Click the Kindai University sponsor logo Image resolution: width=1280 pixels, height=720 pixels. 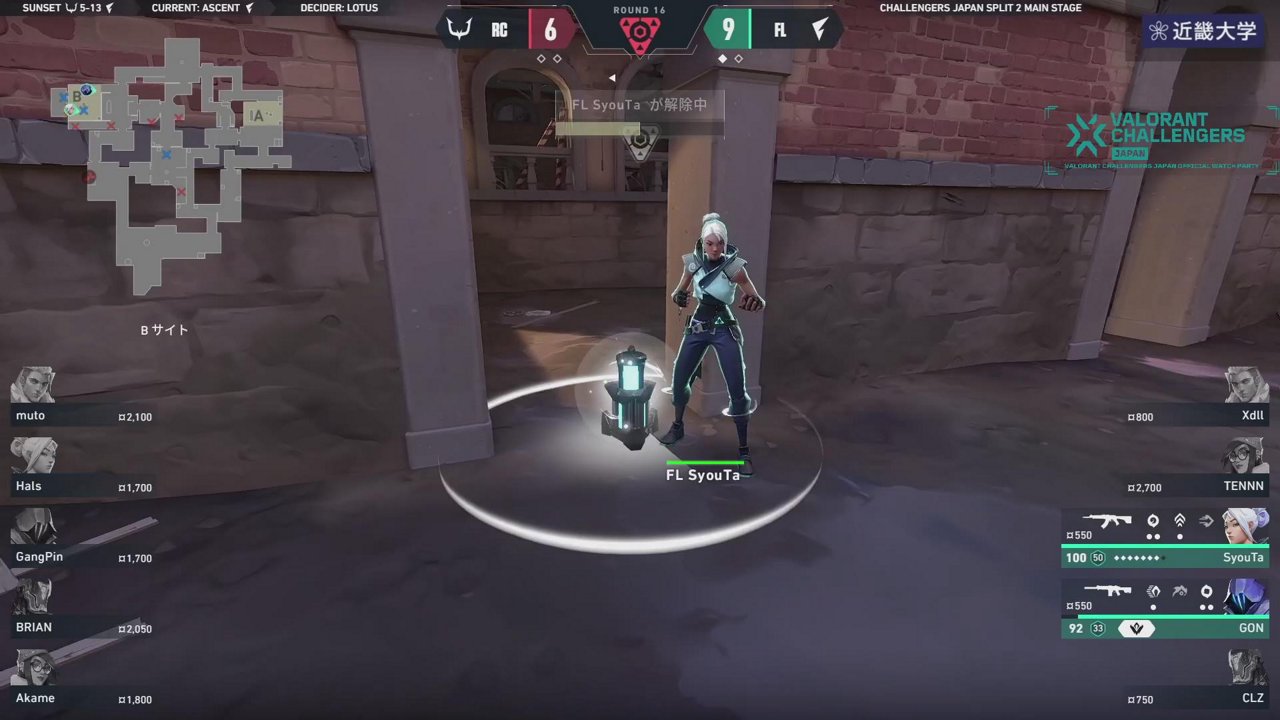click(x=1203, y=31)
